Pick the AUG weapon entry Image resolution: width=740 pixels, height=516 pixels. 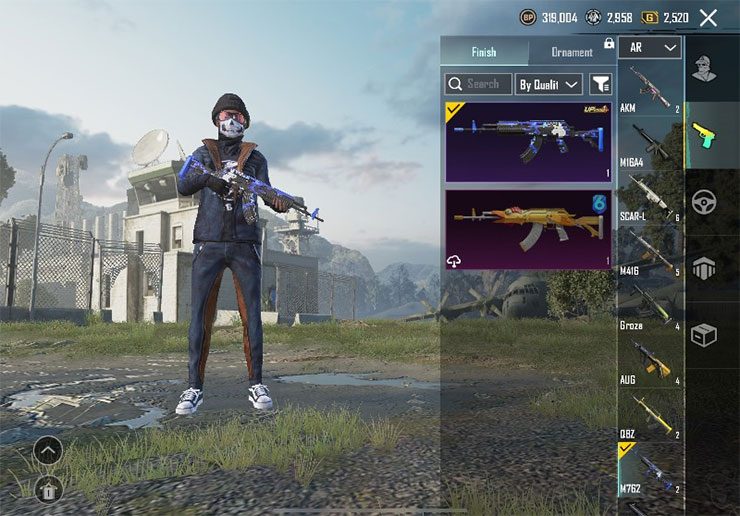point(650,360)
